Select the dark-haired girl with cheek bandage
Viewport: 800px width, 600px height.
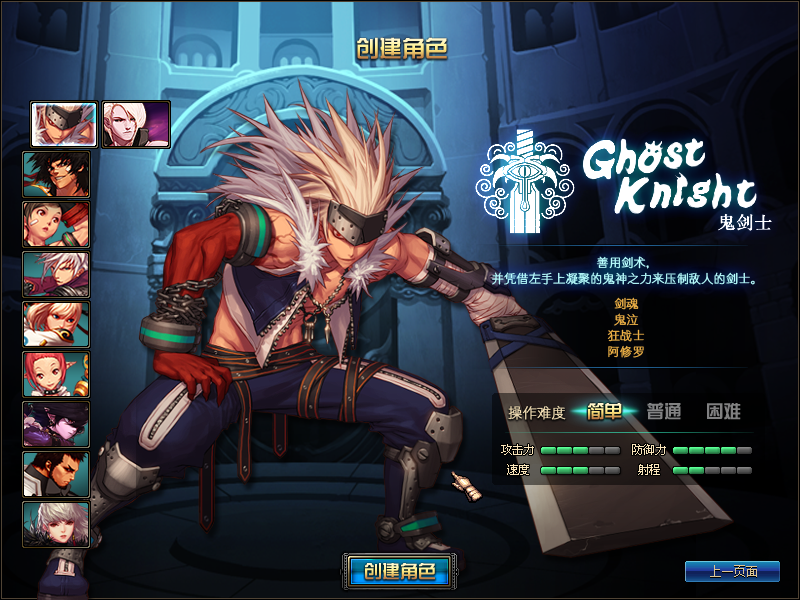point(57,224)
